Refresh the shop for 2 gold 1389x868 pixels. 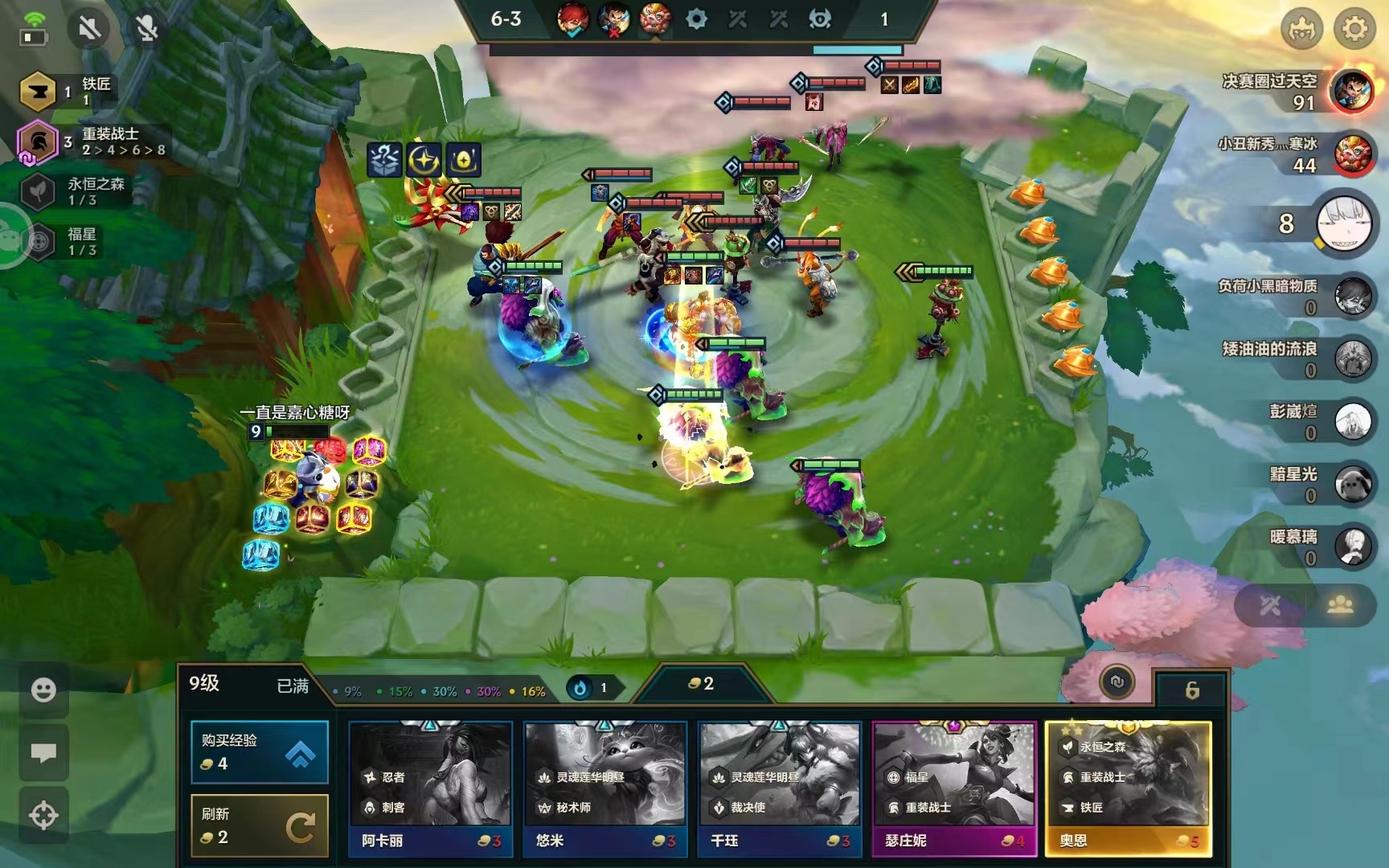pos(259,826)
